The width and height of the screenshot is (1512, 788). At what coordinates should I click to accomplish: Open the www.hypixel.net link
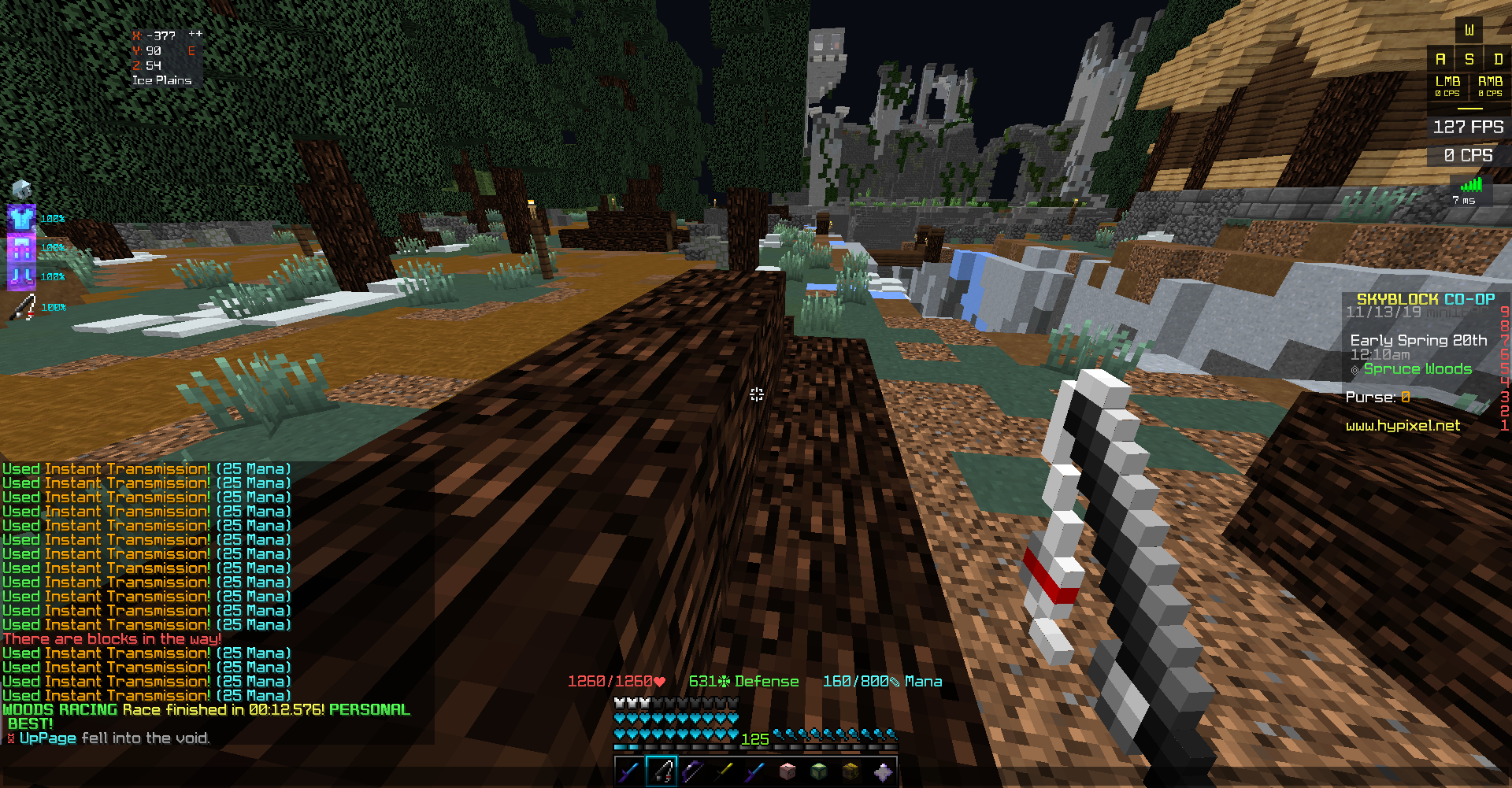1402,425
